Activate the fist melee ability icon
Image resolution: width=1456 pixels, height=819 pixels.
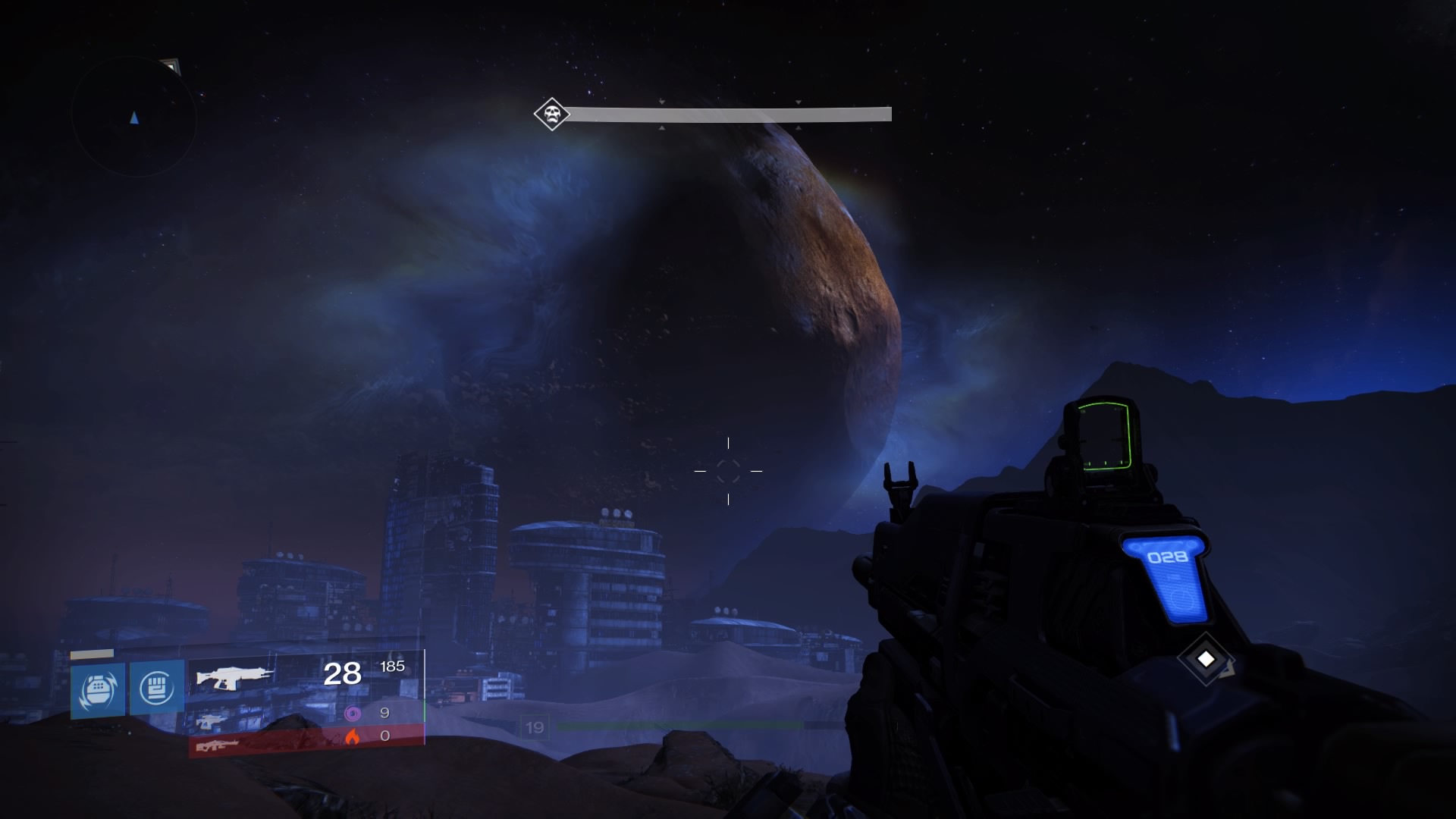tap(157, 688)
